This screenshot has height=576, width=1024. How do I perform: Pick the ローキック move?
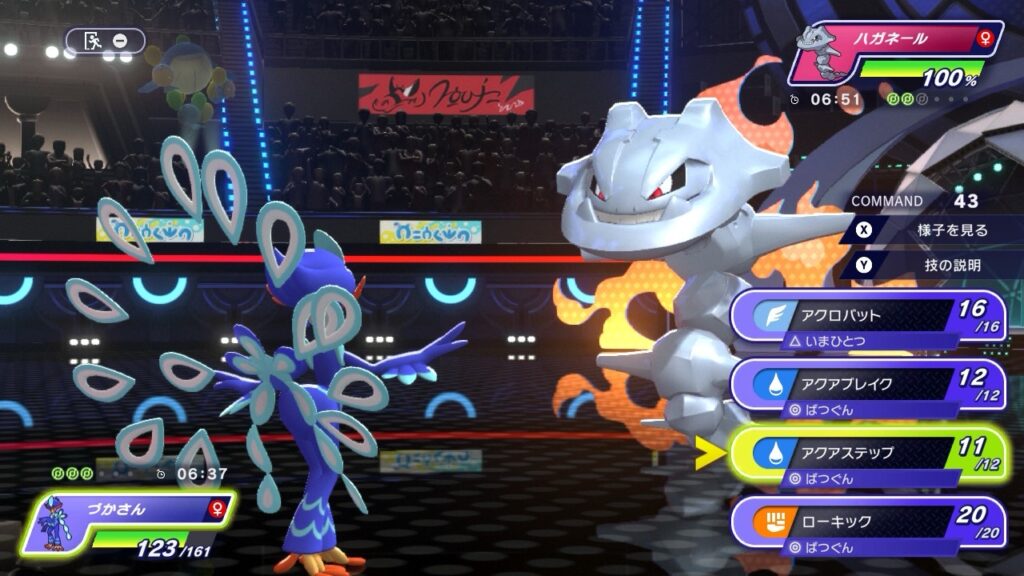pyautogui.click(x=866, y=522)
